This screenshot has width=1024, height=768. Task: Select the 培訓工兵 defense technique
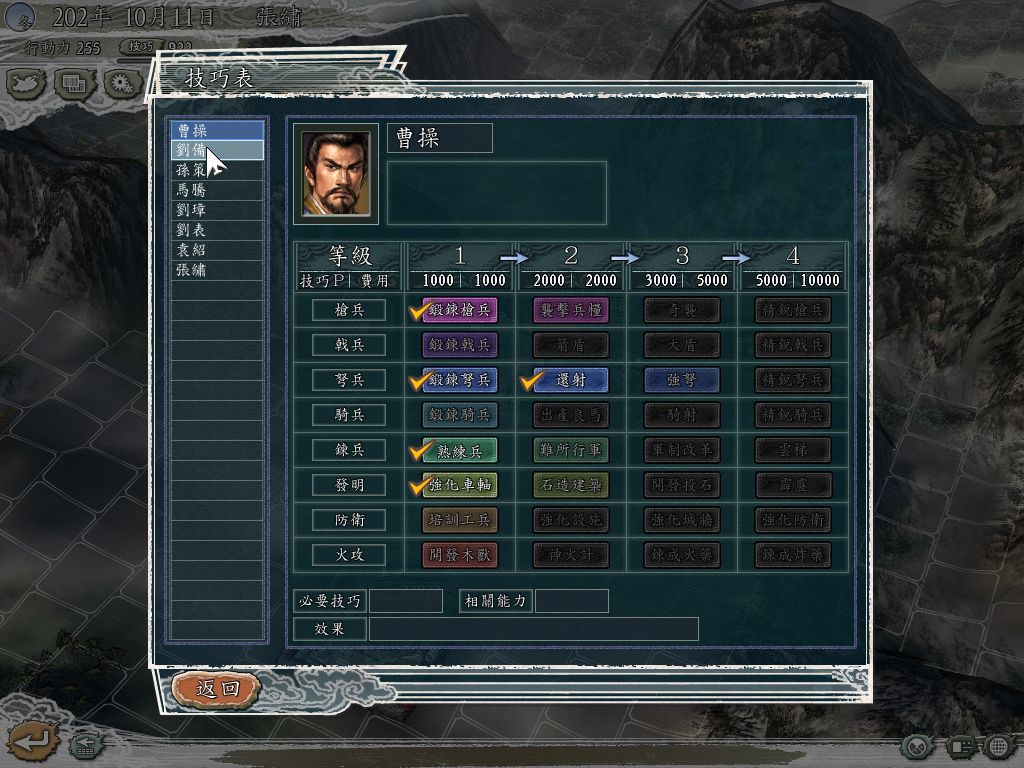pos(460,521)
